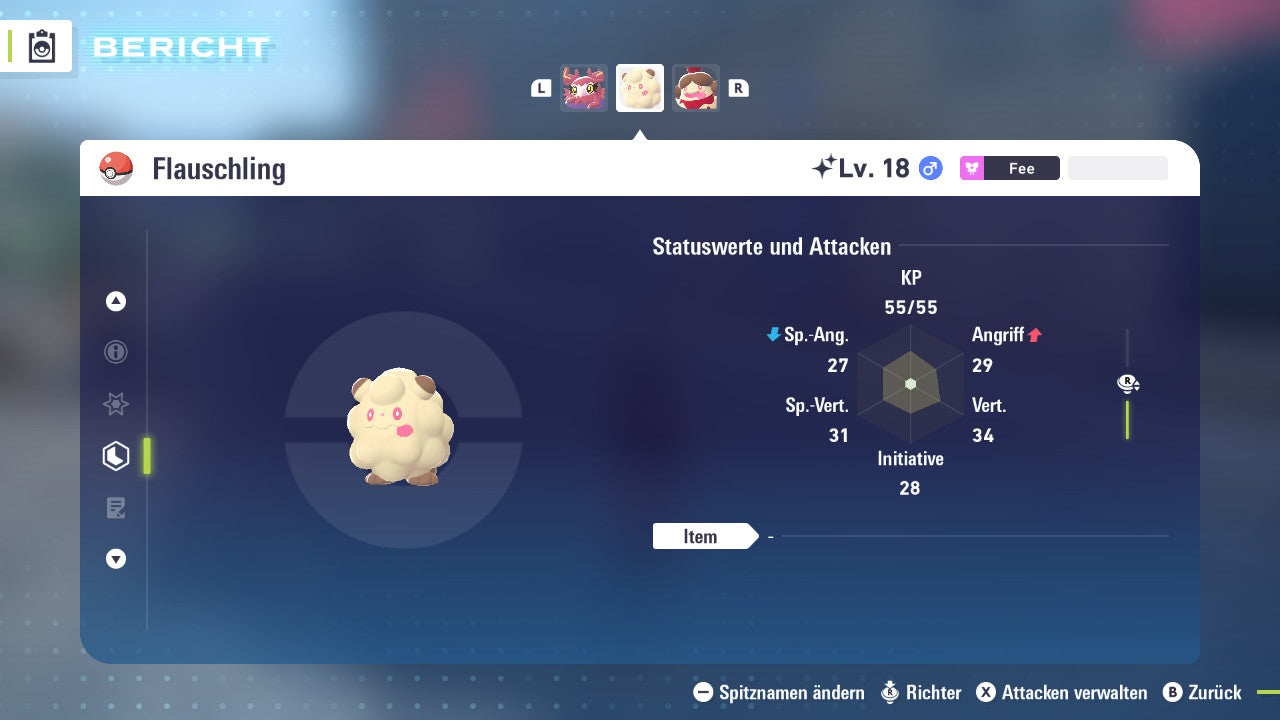This screenshot has width=1280, height=720.
Task: Open the memo/notes sidebar icon
Action: [x=116, y=508]
